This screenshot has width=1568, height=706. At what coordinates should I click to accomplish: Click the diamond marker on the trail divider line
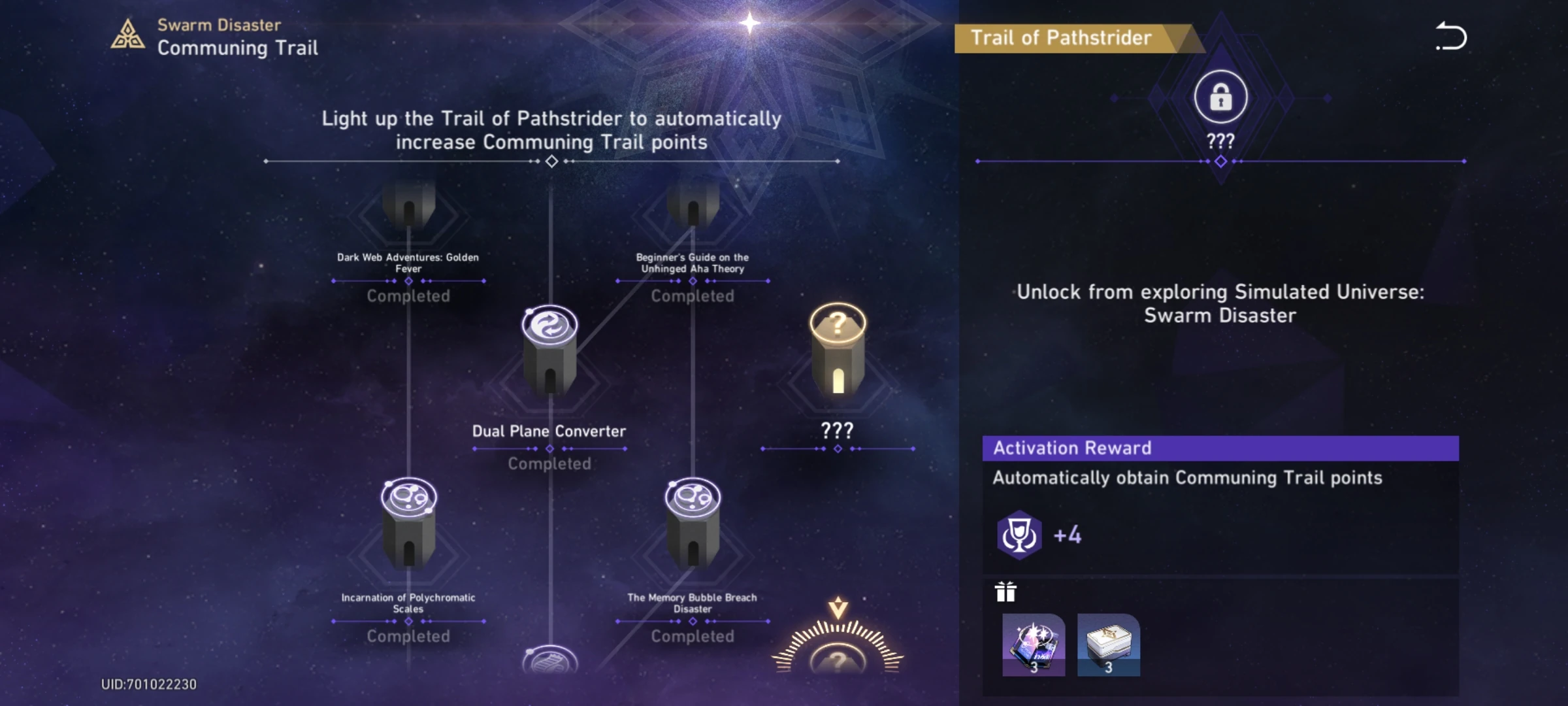pyautogui.click(x=551, y=161)
